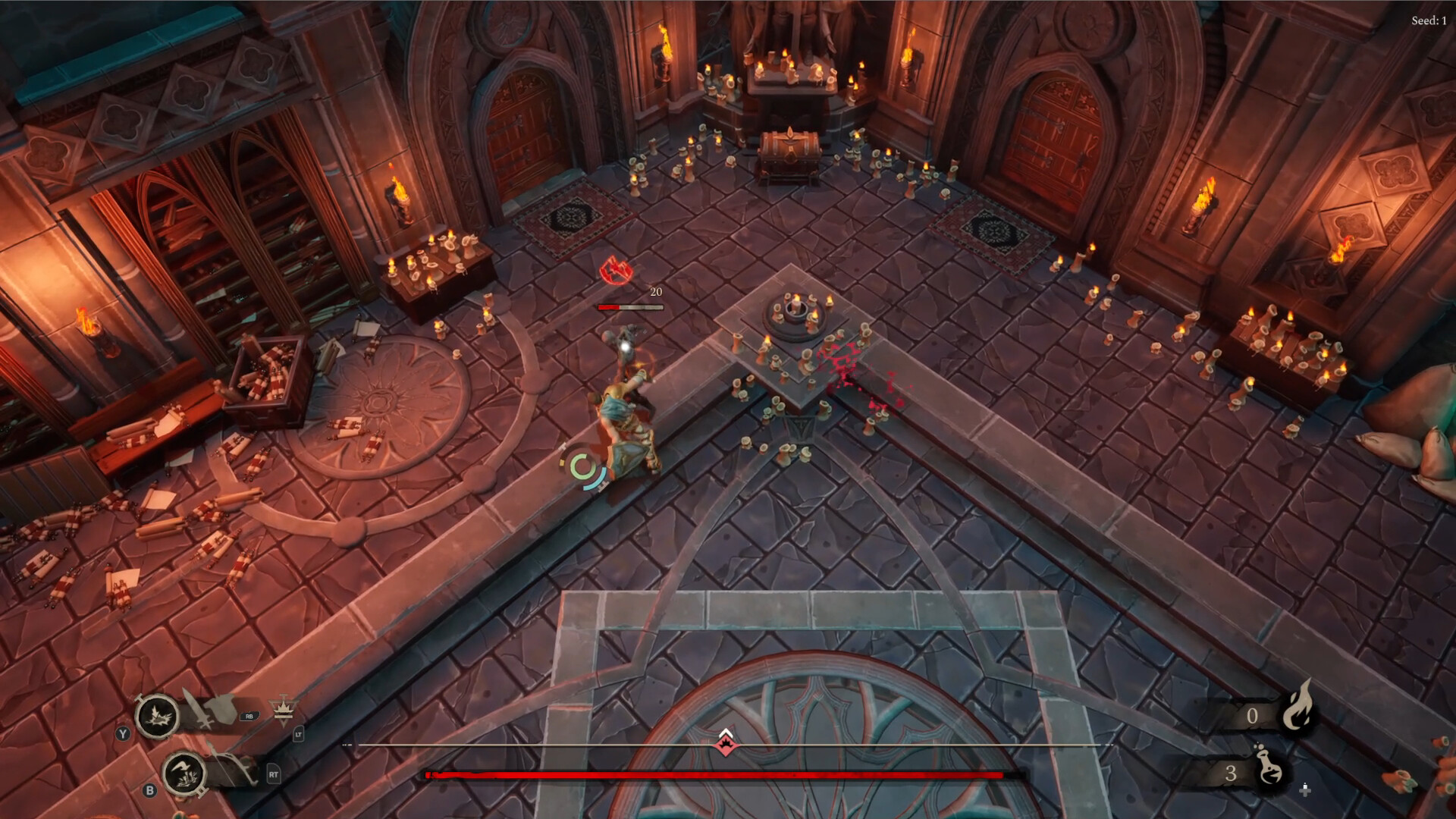Click the LT trigger prompt
1456x819 pixels.
[299, 735]
